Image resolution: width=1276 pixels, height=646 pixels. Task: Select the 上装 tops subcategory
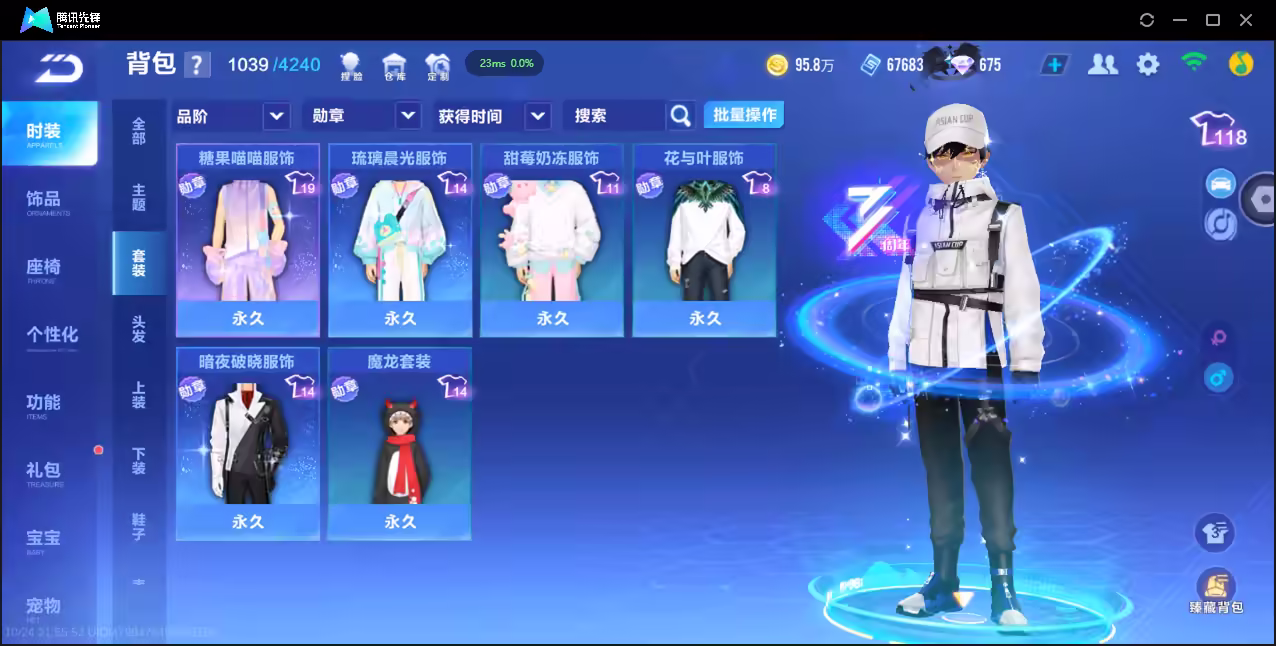point(138,395)
